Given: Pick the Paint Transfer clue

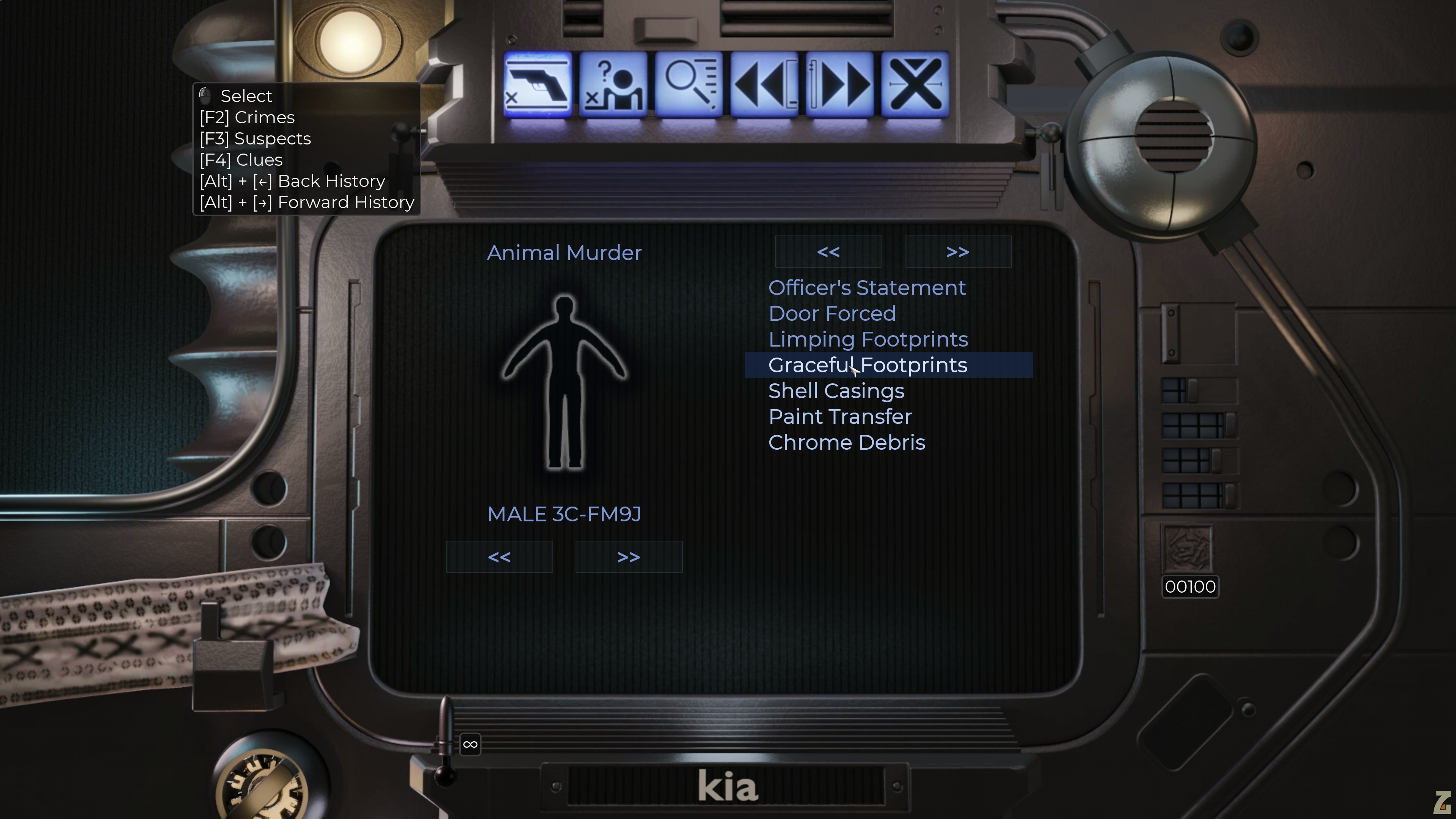Looking at the screenshot, I should click(840, 417).
